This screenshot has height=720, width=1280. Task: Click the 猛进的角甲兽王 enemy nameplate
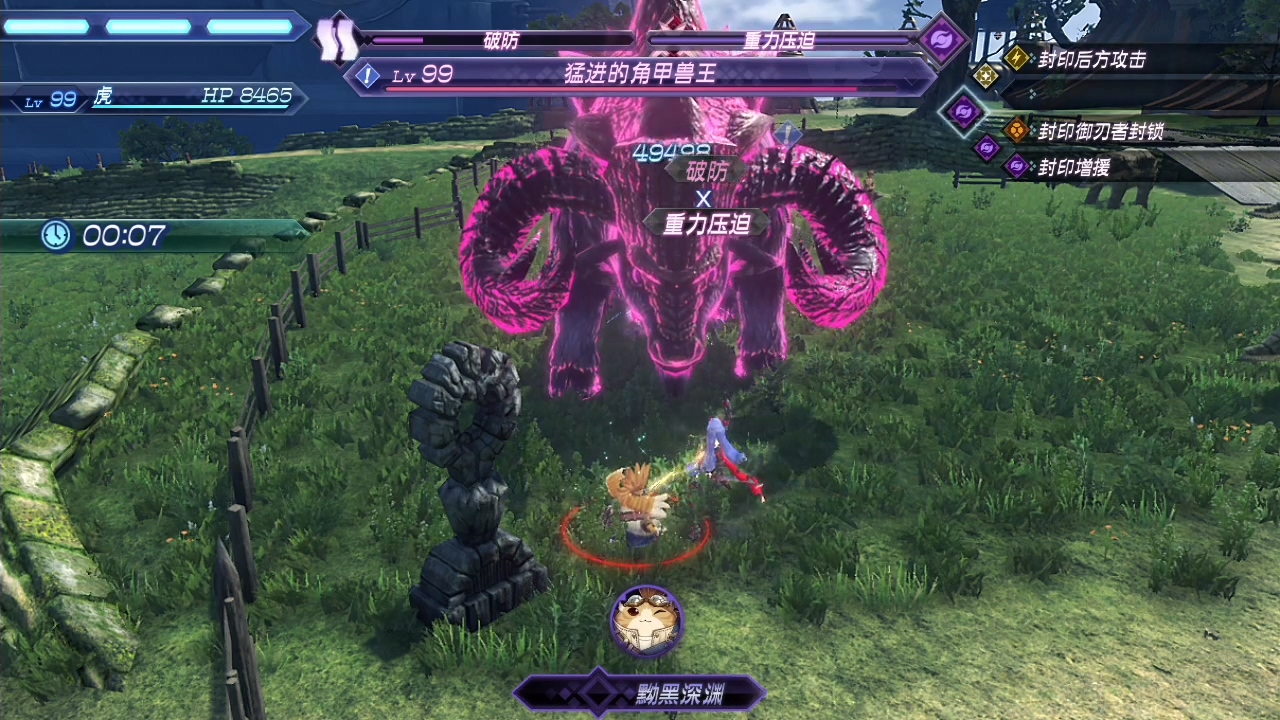(x=640, y=74)
